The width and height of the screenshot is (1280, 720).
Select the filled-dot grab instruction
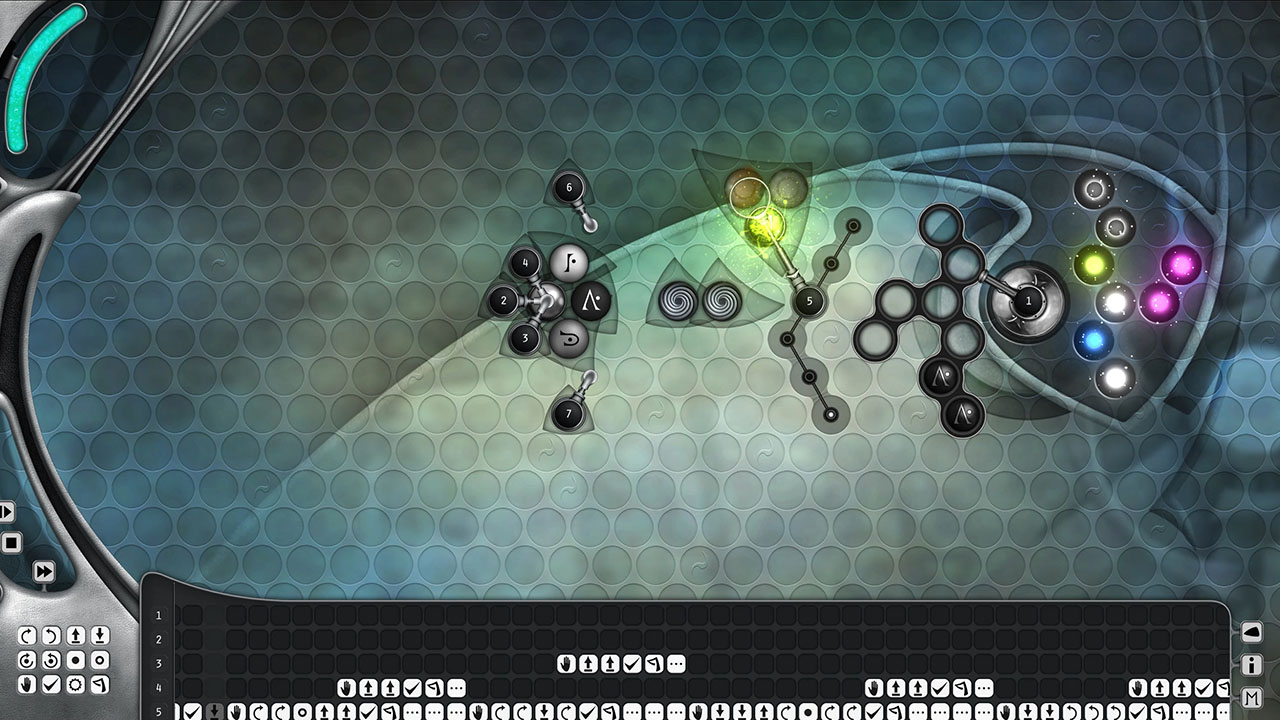75,660
